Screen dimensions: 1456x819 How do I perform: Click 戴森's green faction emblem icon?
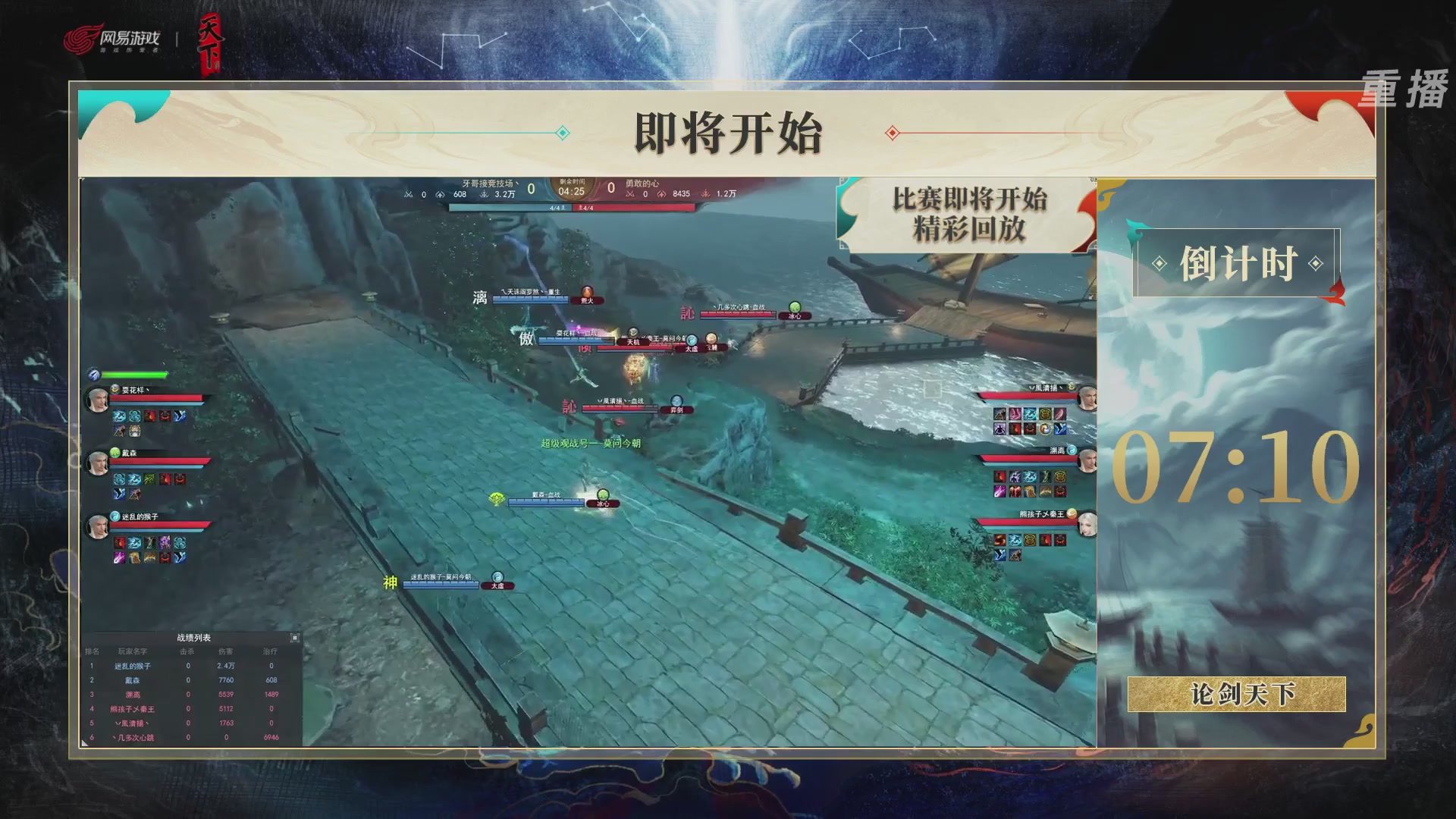114,451
